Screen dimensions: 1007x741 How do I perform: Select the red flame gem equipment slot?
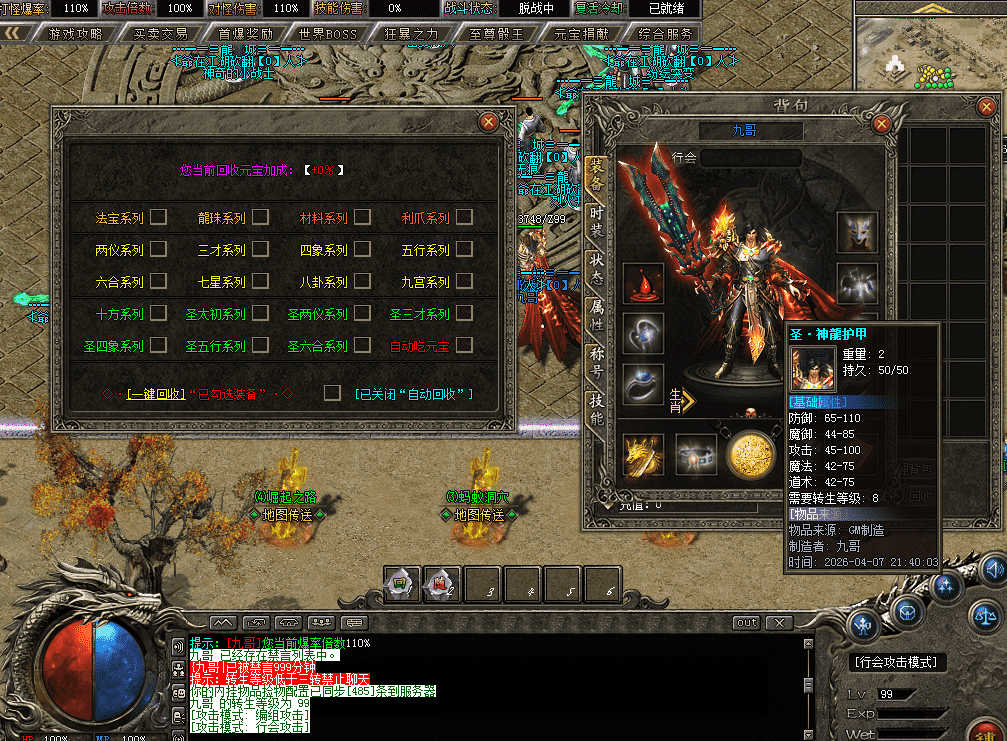643,284
